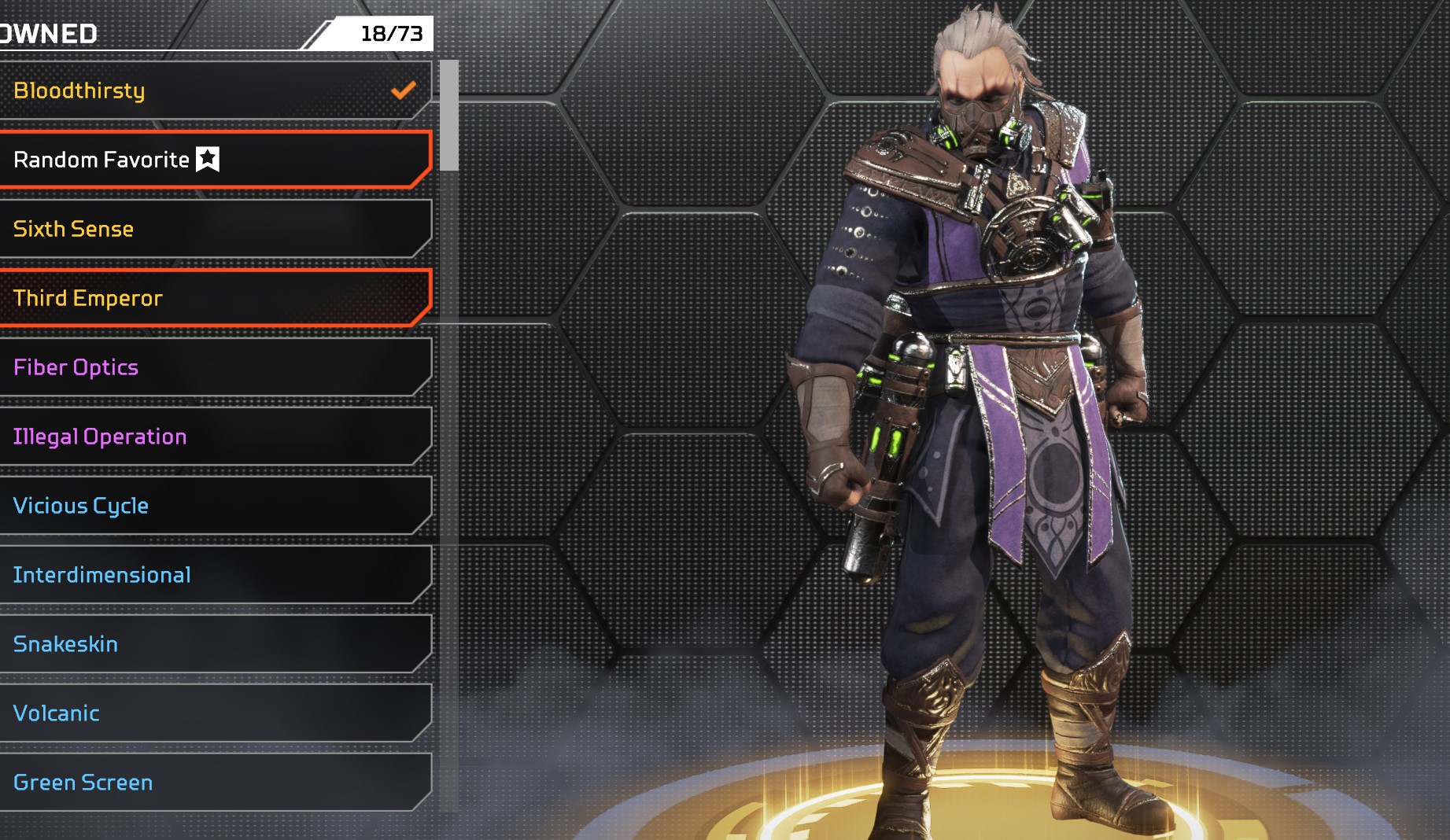This screenshot has width=1450, height=840.
Task: Select the Fiber Optics skin
Action: (x=212, y=367)
